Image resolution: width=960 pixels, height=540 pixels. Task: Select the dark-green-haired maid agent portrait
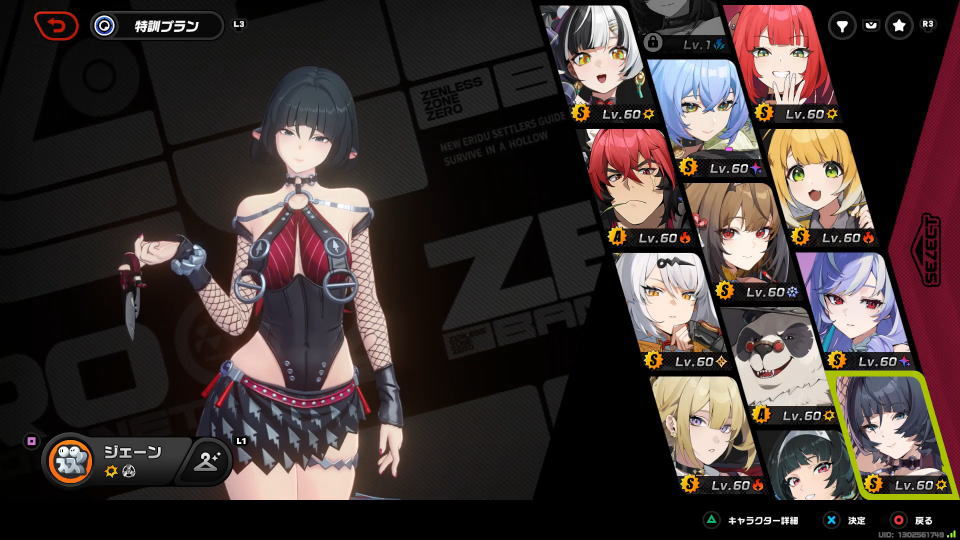tap(805, 468)
